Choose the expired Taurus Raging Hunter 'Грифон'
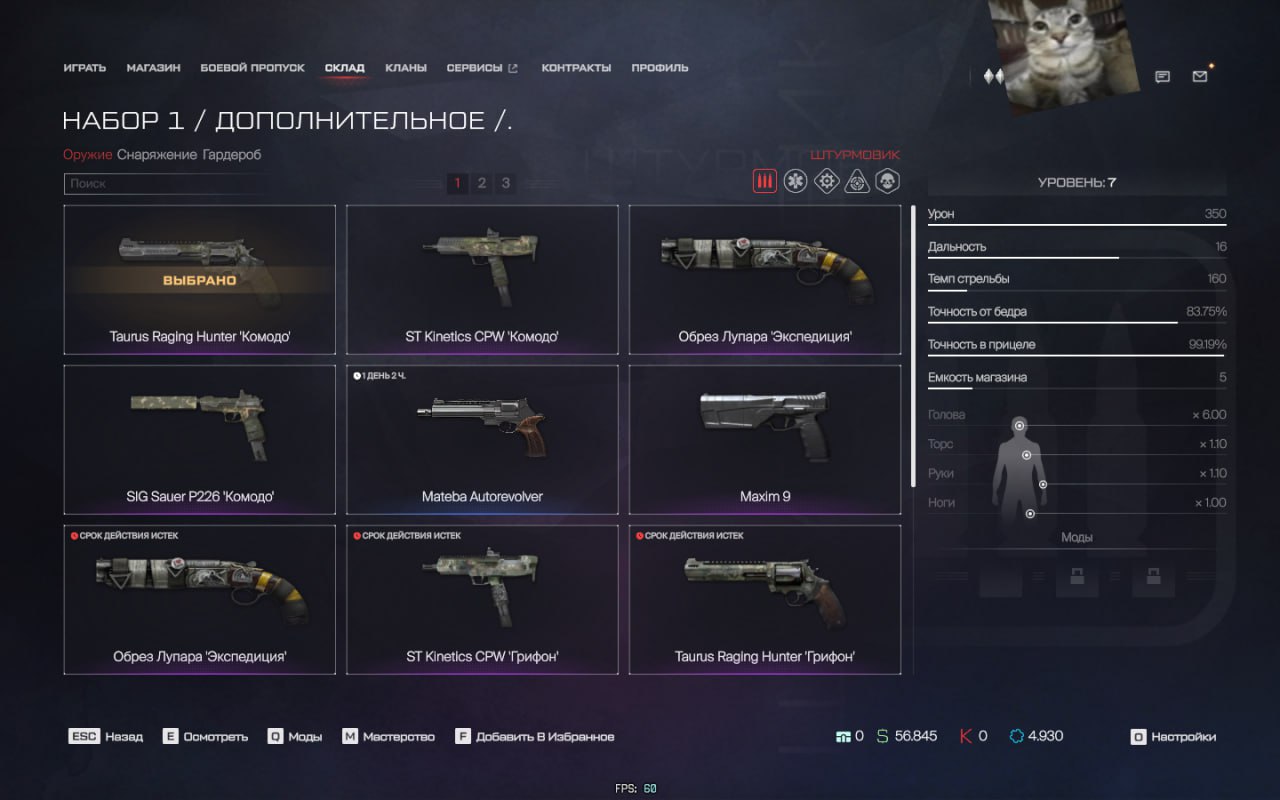Viewport: 1280px width, 800px height. 765,599
